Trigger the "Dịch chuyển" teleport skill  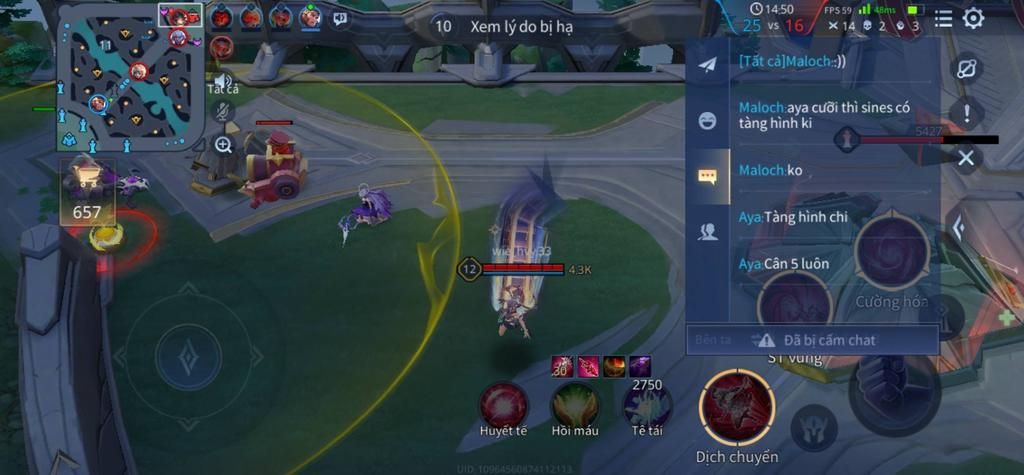(x=738, y=408)
